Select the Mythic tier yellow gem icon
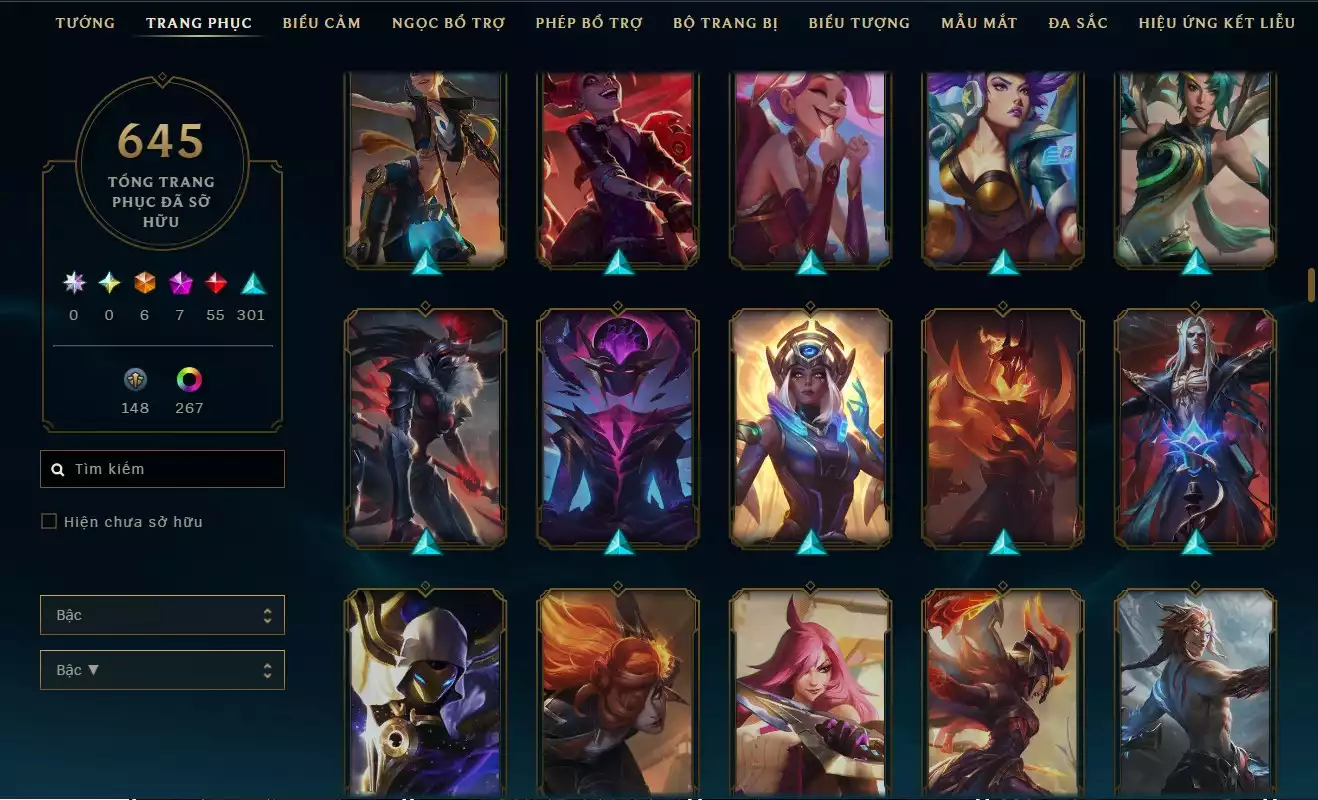Viewport: 1318px width, 800px height. [108, 285]
